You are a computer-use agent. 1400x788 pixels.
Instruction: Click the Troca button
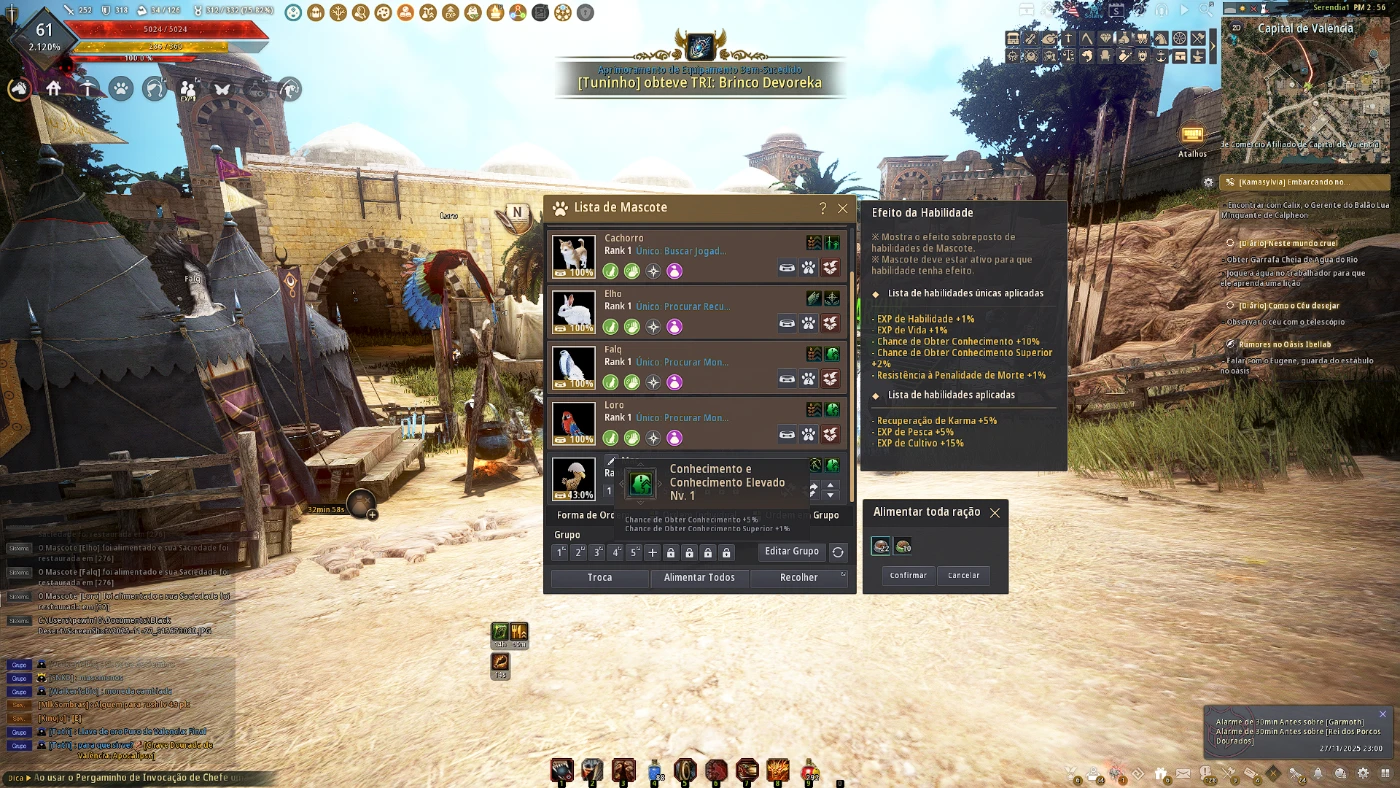(600, 577)
